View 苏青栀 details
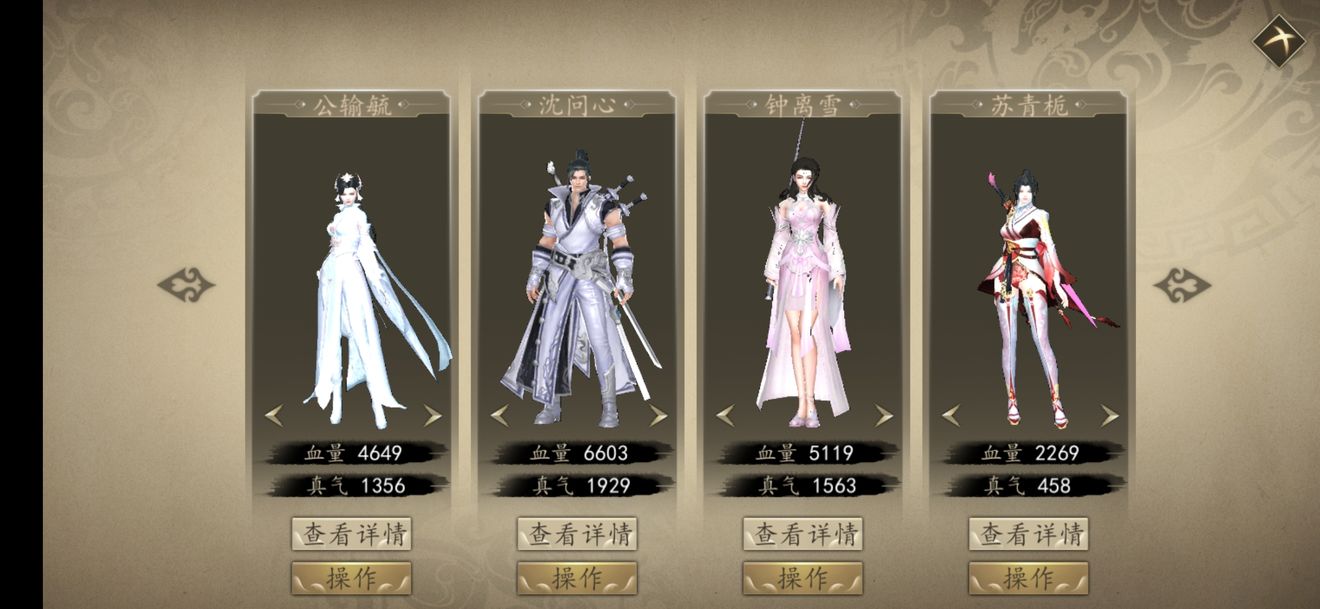This screenshot has width=1320, height=609. point(1029,534)
